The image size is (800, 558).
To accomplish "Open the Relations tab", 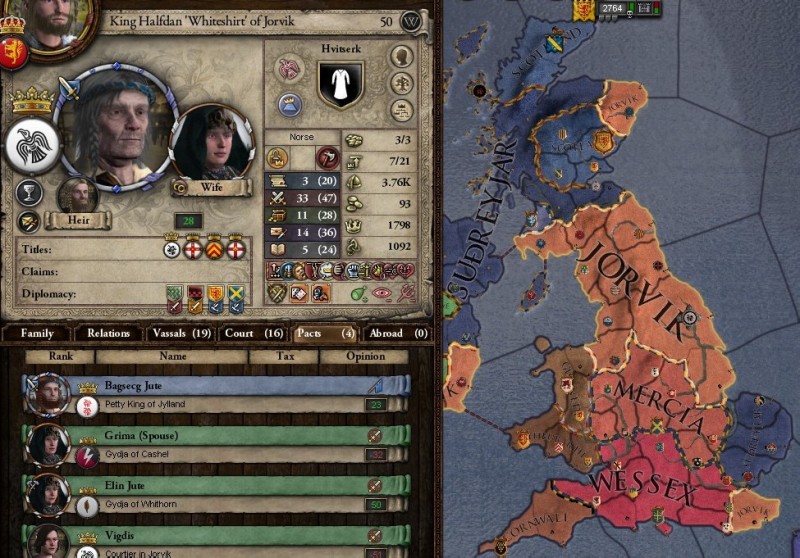I will [108, 333].
